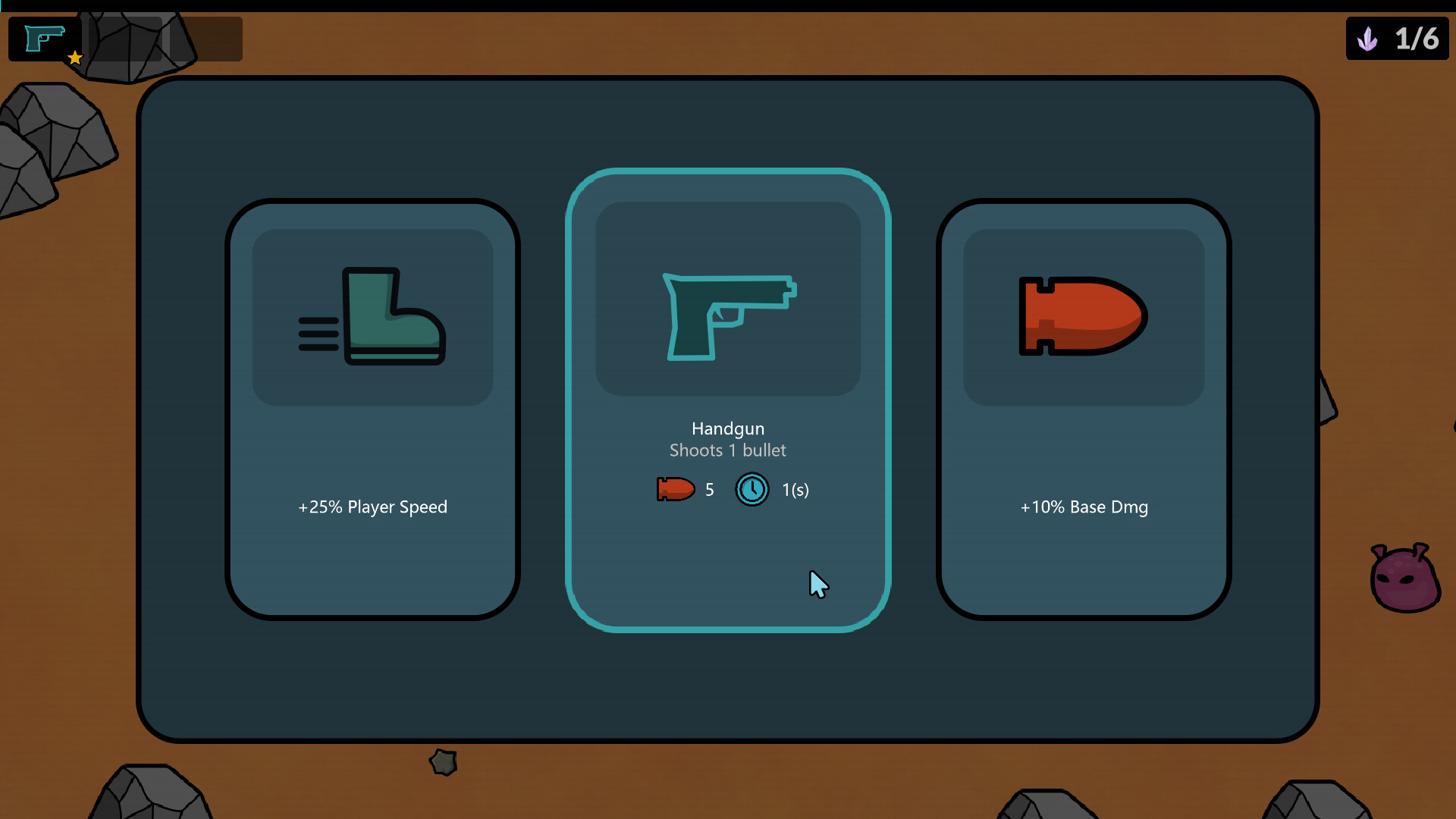Click the purple crystal icon near the 1/6 counter
Viewport: 1456px width, 819px height.
[1368, 39]
